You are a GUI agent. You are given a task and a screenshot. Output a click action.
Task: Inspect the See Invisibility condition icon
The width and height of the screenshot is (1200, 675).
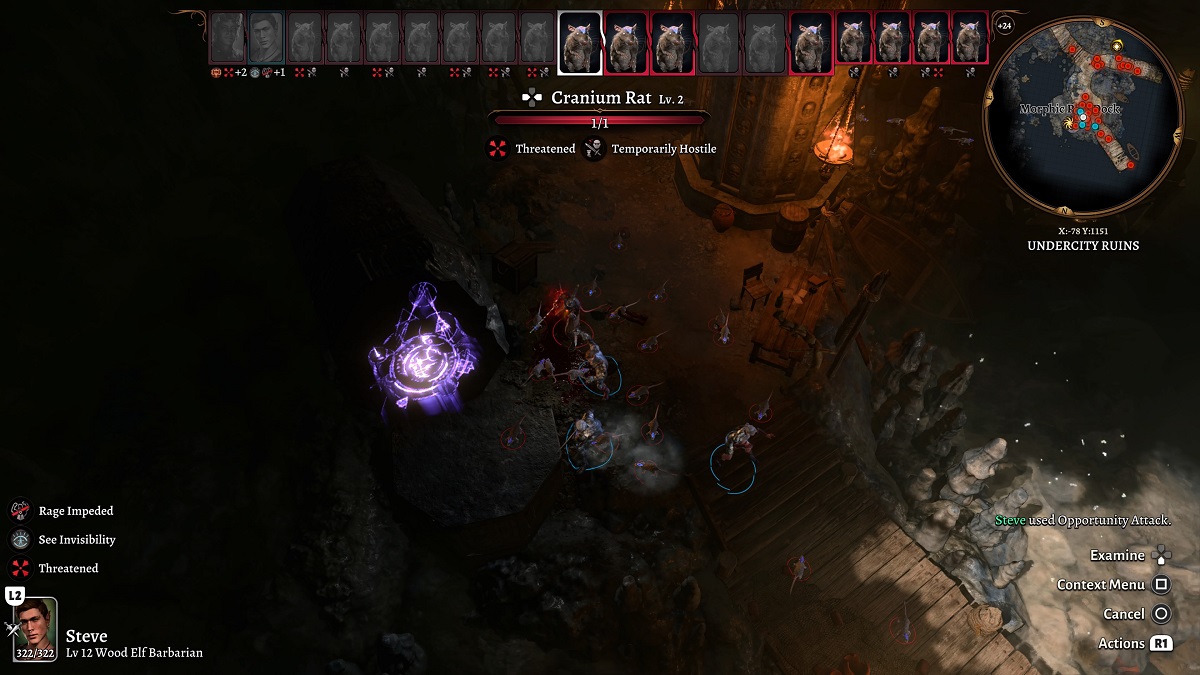coord(21,540)
